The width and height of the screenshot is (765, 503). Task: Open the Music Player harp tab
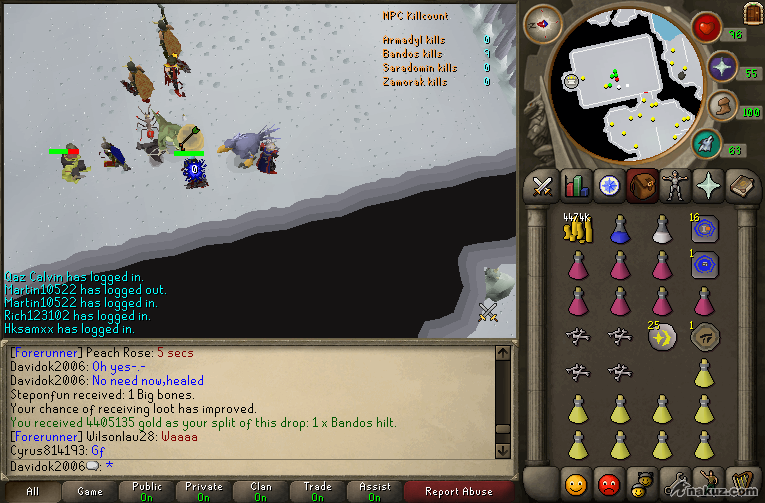(739, 484)
